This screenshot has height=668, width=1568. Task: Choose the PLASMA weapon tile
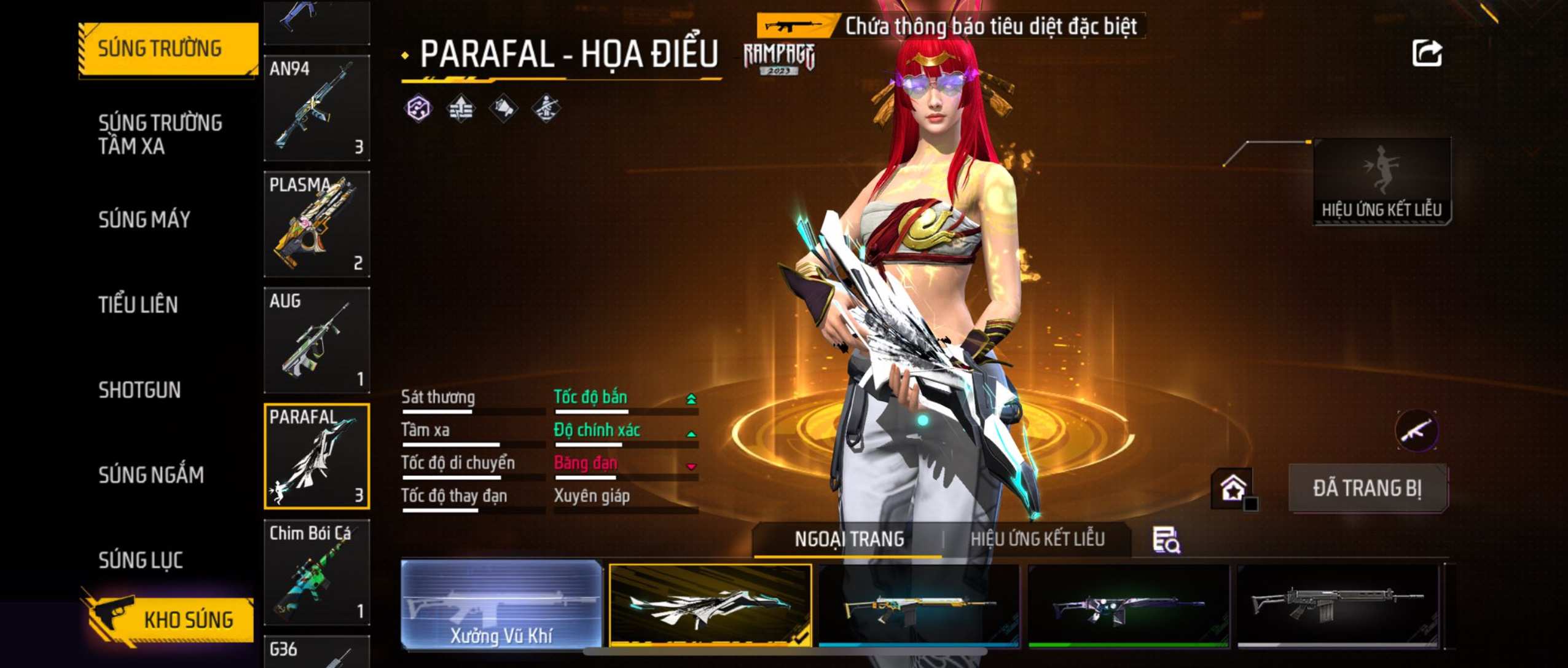[316, 224]
